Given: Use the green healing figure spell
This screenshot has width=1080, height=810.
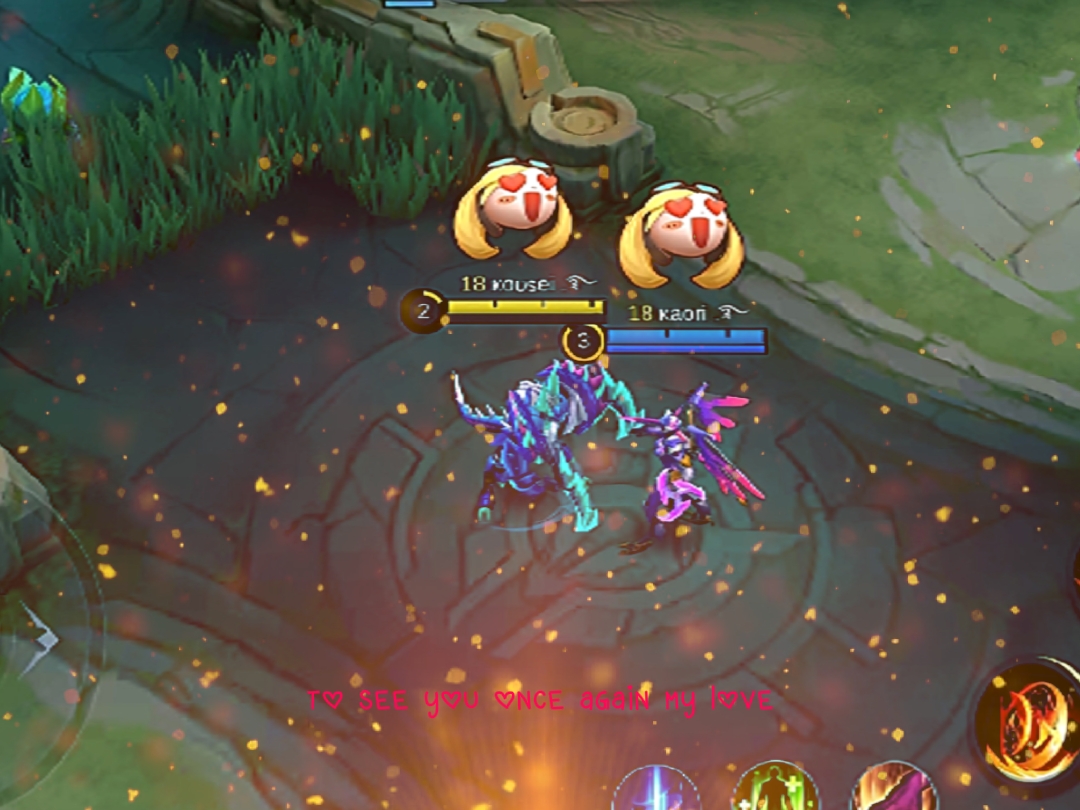Looking at the screenshot, I should [x=775, y=790].
